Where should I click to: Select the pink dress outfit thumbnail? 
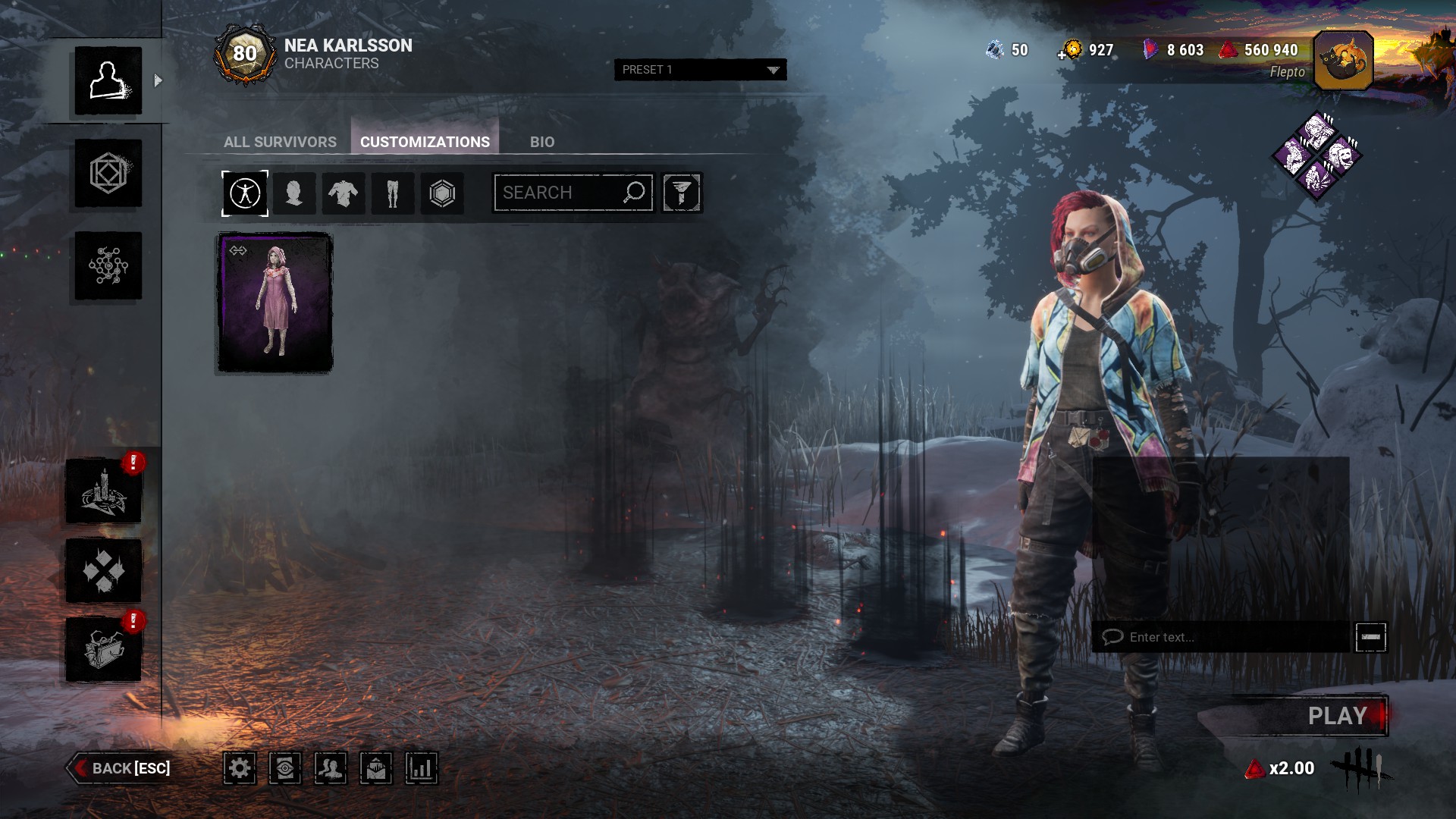click(x=275, y=303)
